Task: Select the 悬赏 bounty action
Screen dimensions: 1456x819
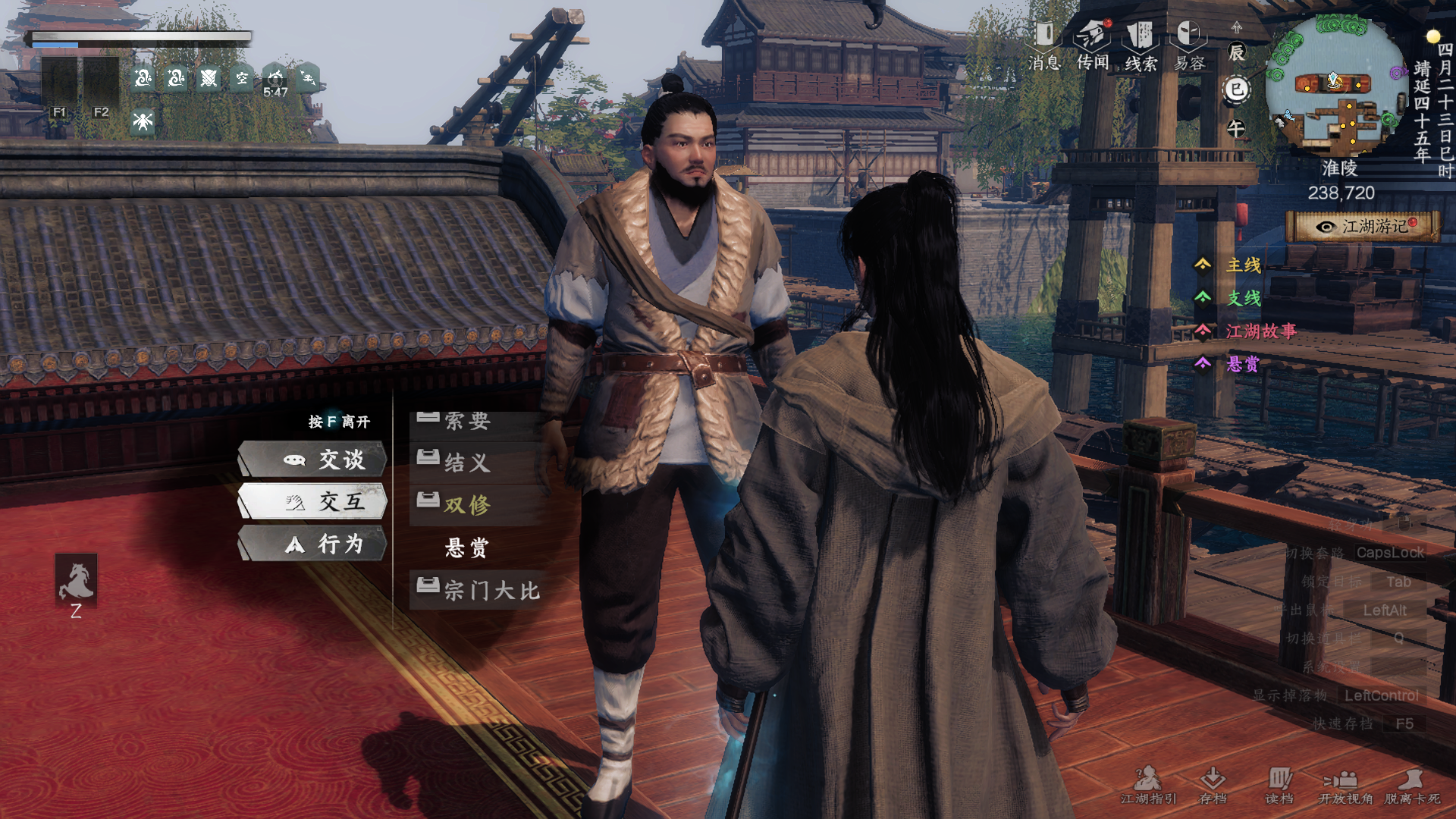Action: pyautogui.click(x=467, y=548)
